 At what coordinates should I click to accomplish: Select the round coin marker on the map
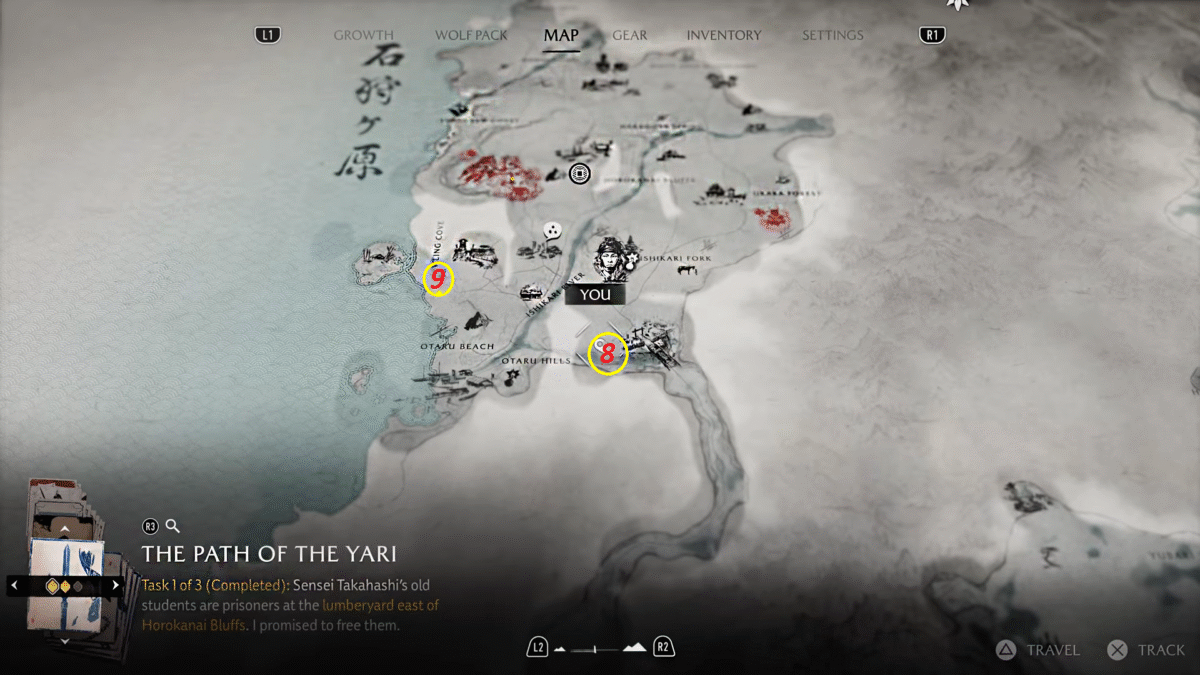tap(579, 175)
